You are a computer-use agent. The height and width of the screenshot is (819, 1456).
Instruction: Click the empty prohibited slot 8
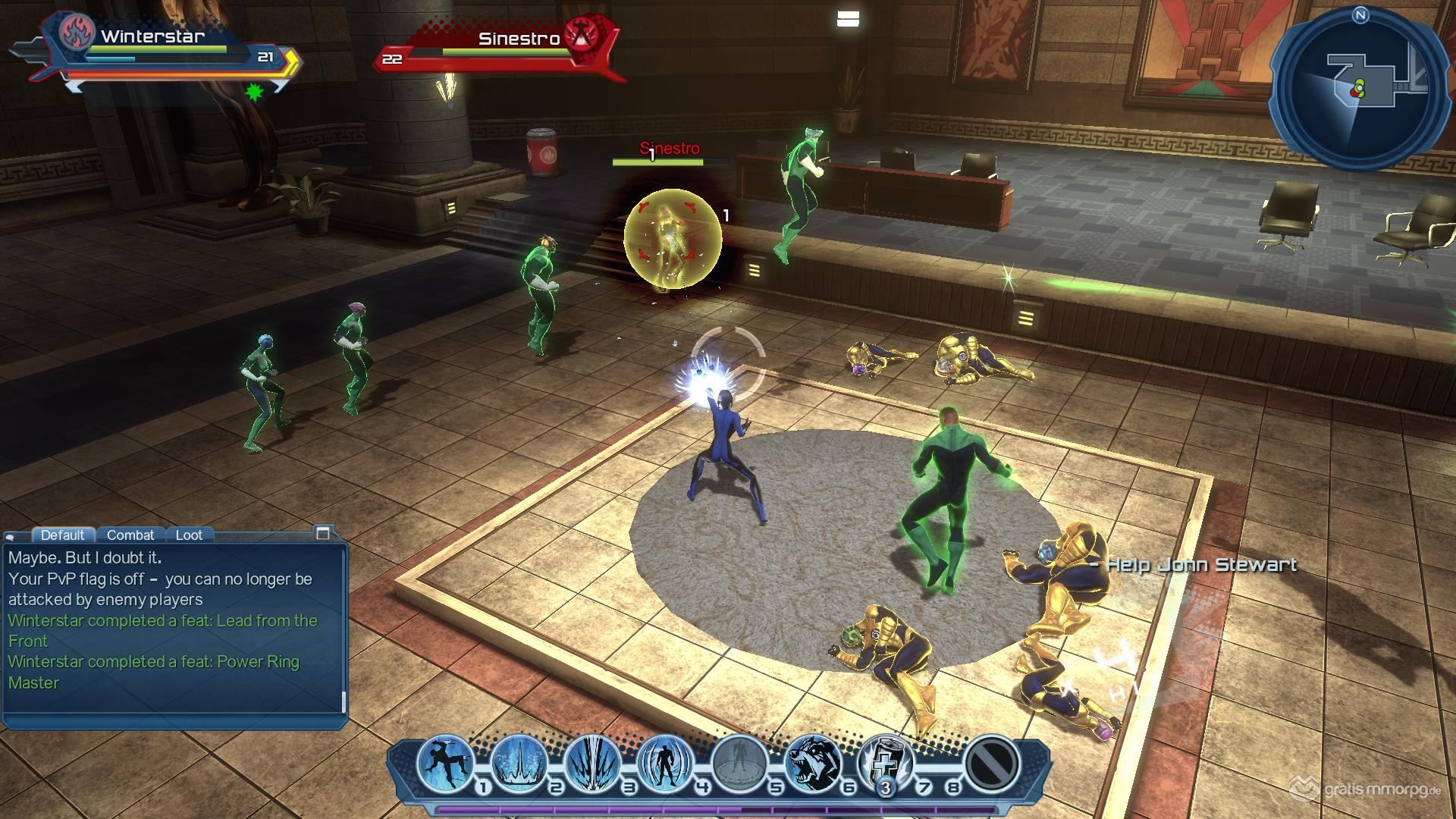993,763
